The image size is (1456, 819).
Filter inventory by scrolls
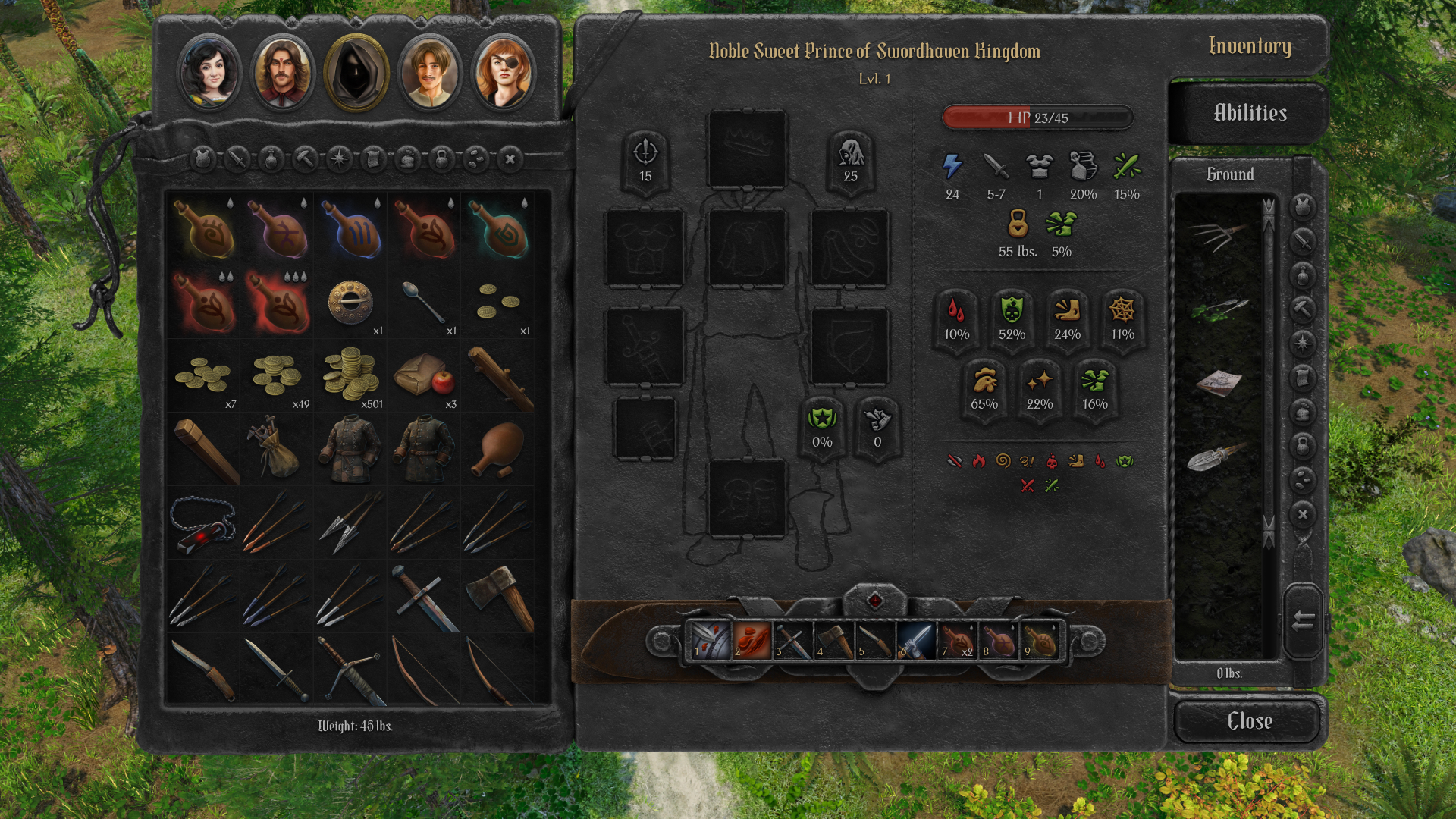[374, 160]
